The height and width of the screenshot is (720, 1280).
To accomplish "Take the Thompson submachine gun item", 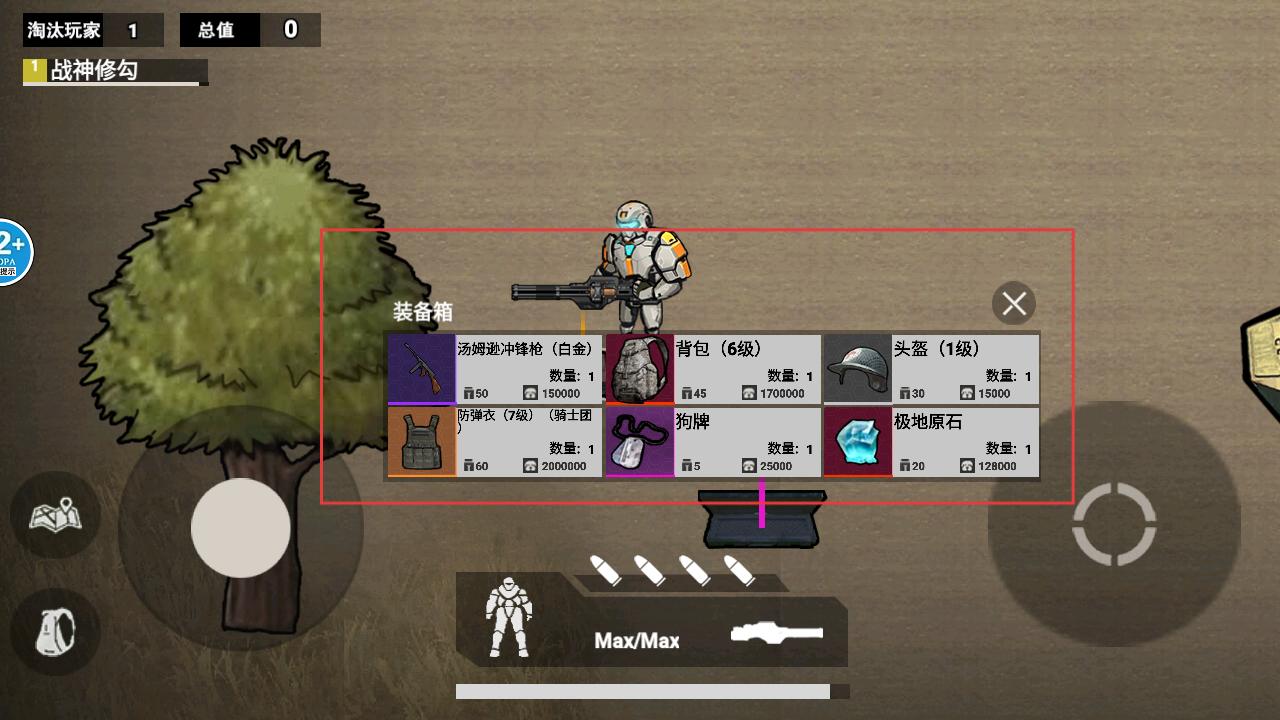I will 495,369.
